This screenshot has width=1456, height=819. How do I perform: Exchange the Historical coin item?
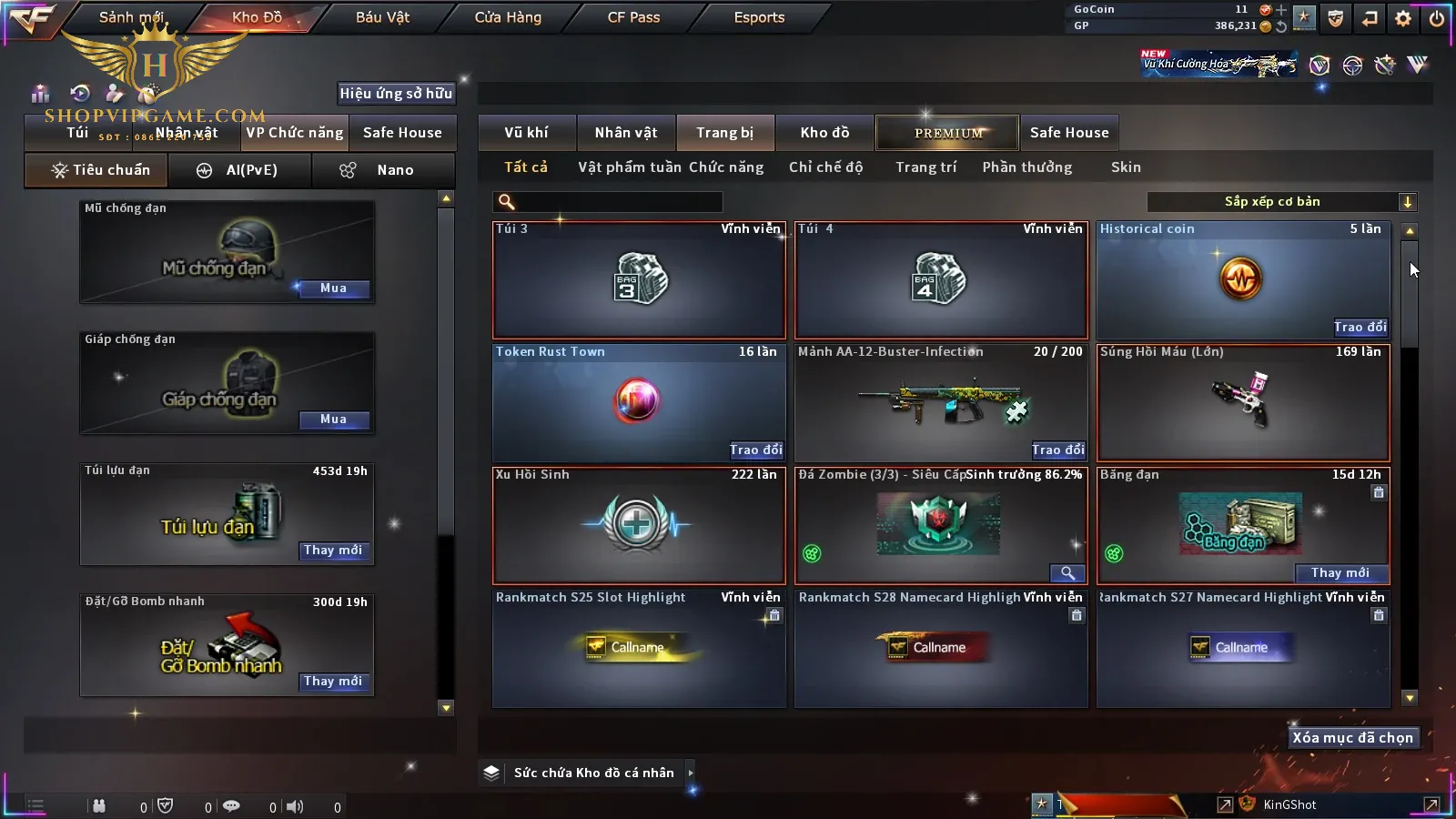(1360, 328)
